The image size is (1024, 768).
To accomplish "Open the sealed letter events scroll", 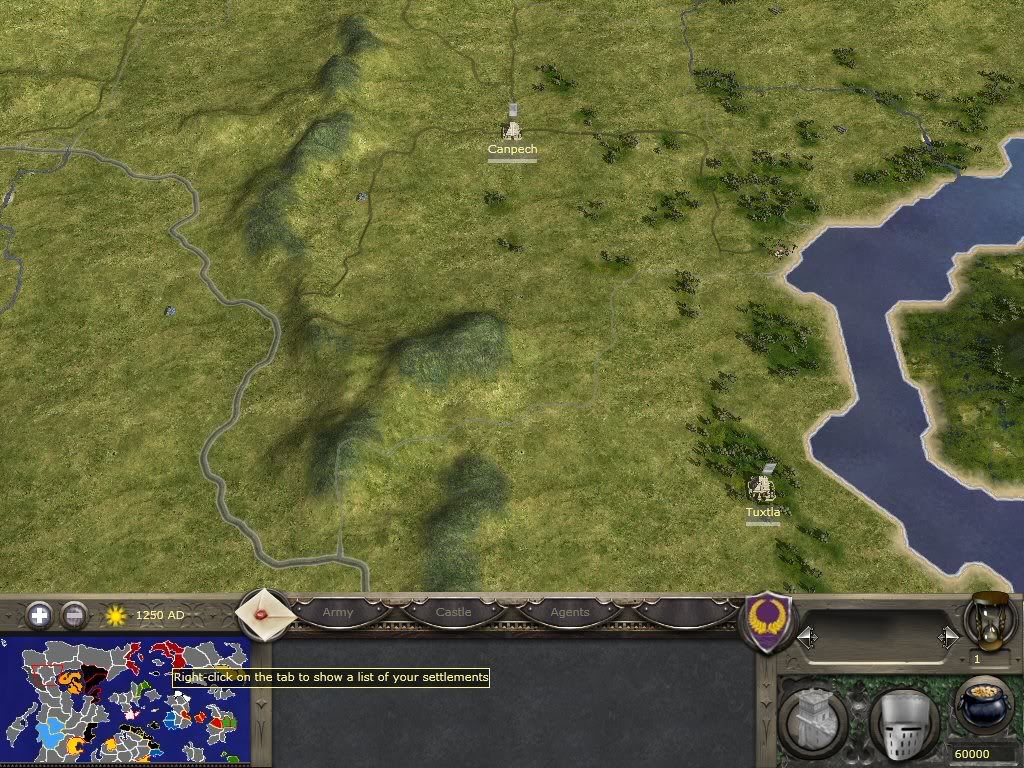I will pyautogui.click(x=265, y=611).
